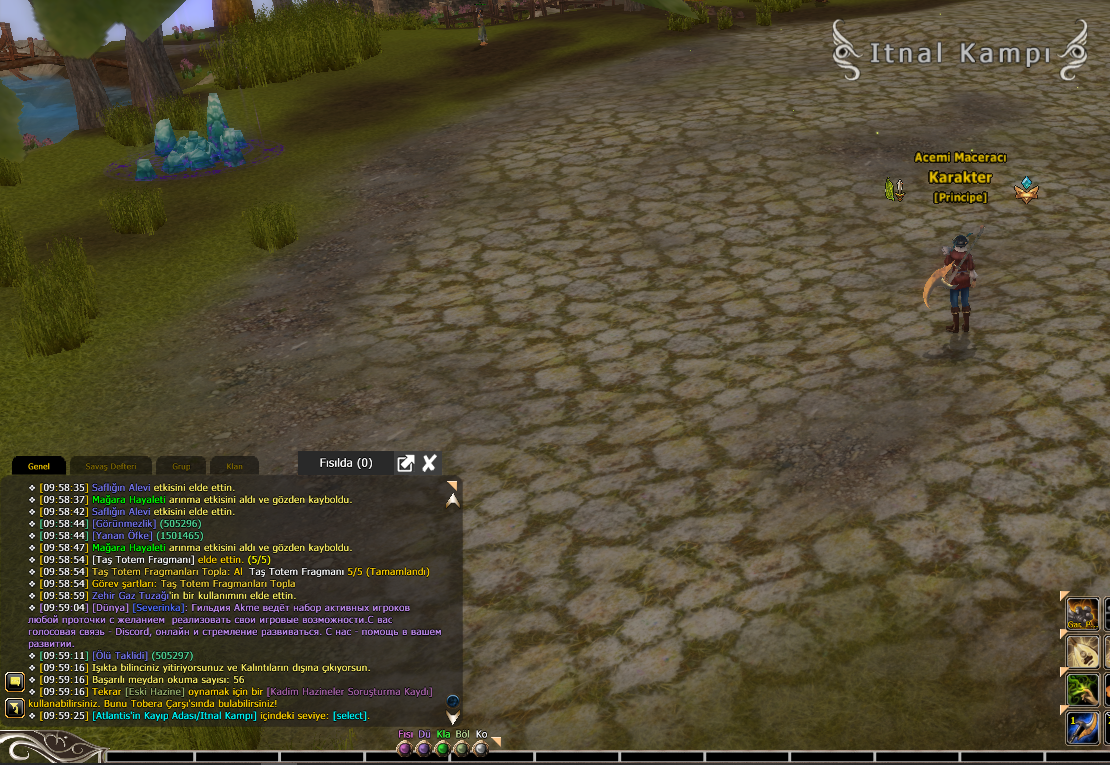The image size is (1110, 765).
Task: Activate the armored gauntlet skill icon
Action: pos(1083,614)
